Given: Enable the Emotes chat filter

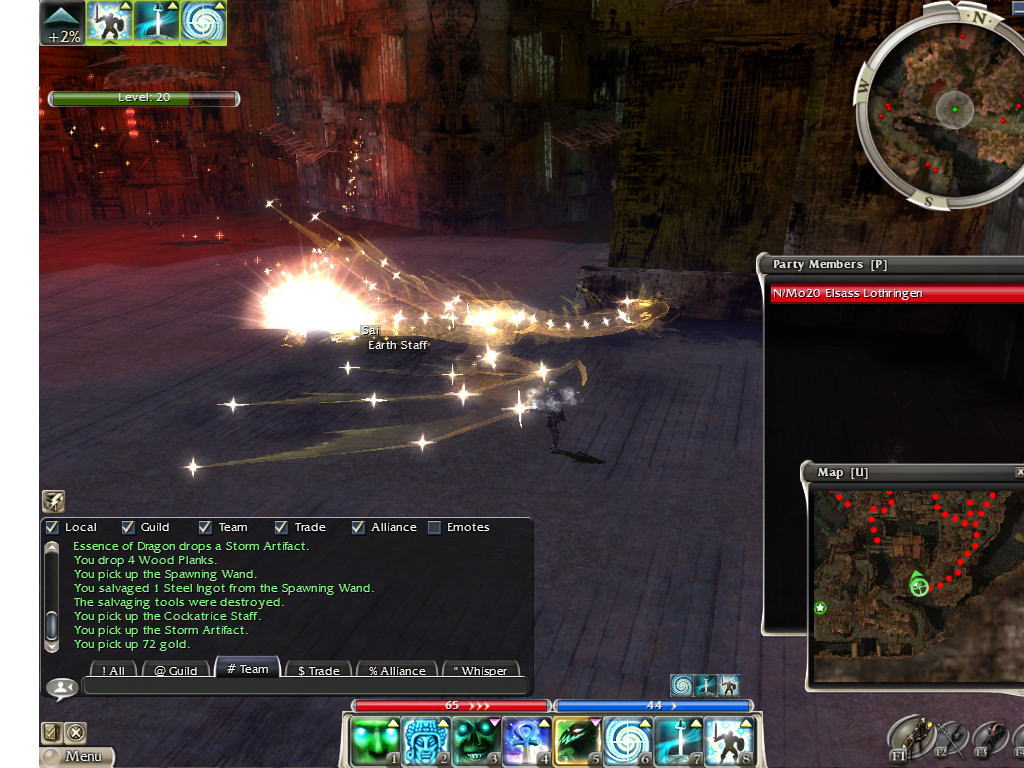Looking at the screenshot, I should pyautogui.click(x=434, y=527).
